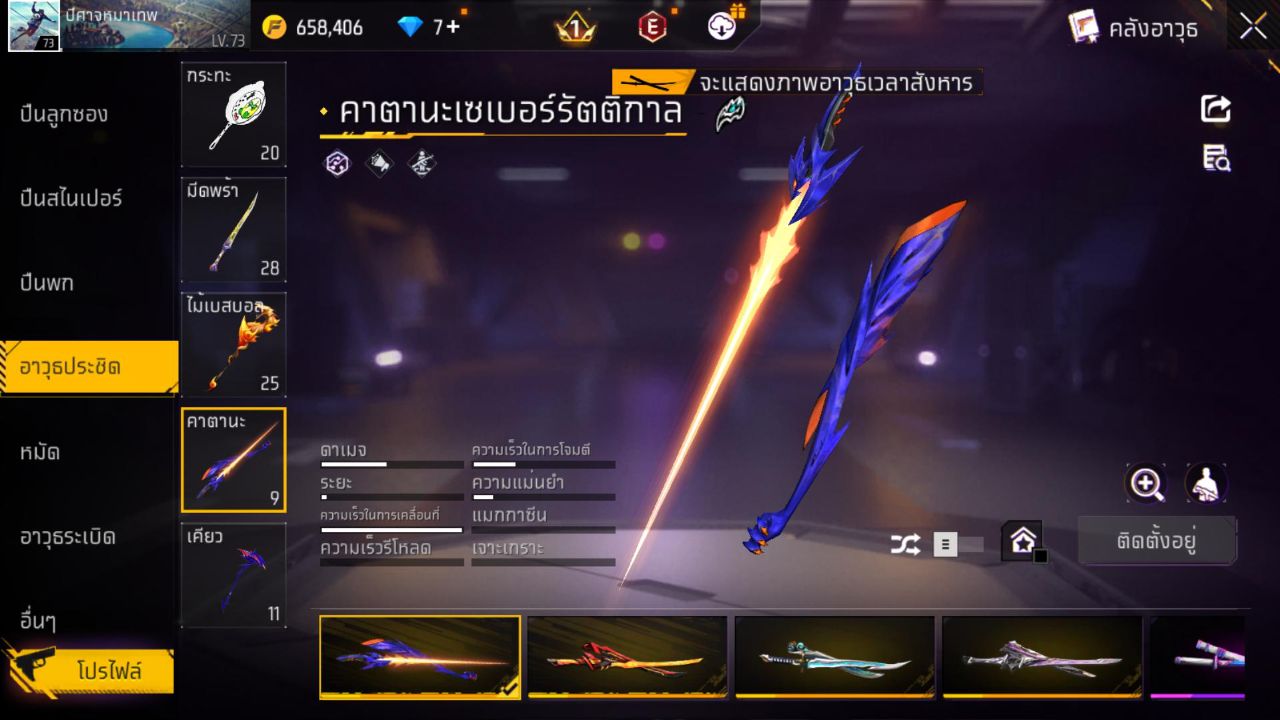Viewport: 1280px width, 720px height.
Task: Open the อาวุธระเบิด weapon category
Action: (x=65, y=536)
